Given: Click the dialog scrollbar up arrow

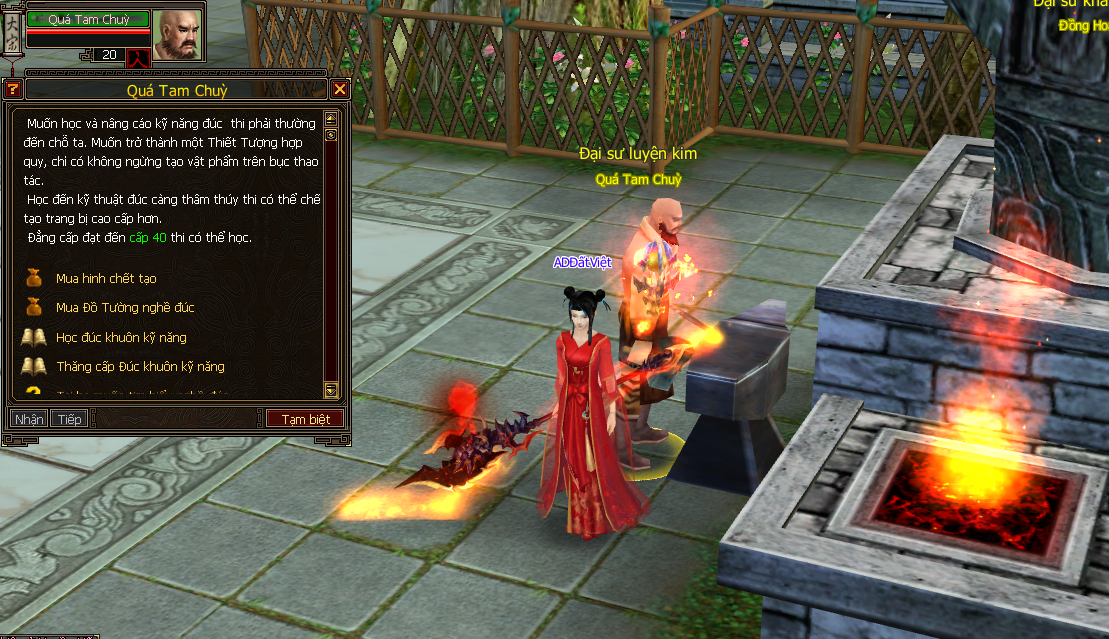Looking at the screenshot, I should tap(331, 119).
